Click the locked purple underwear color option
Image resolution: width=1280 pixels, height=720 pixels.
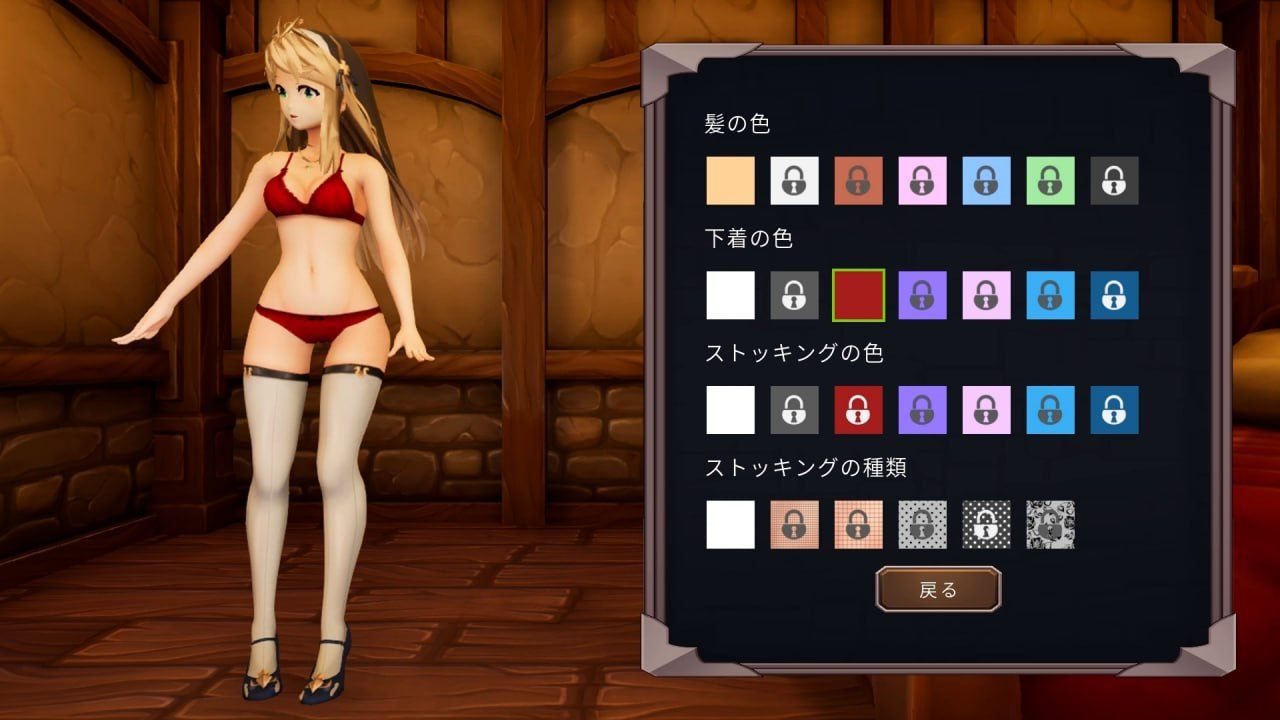922,296
